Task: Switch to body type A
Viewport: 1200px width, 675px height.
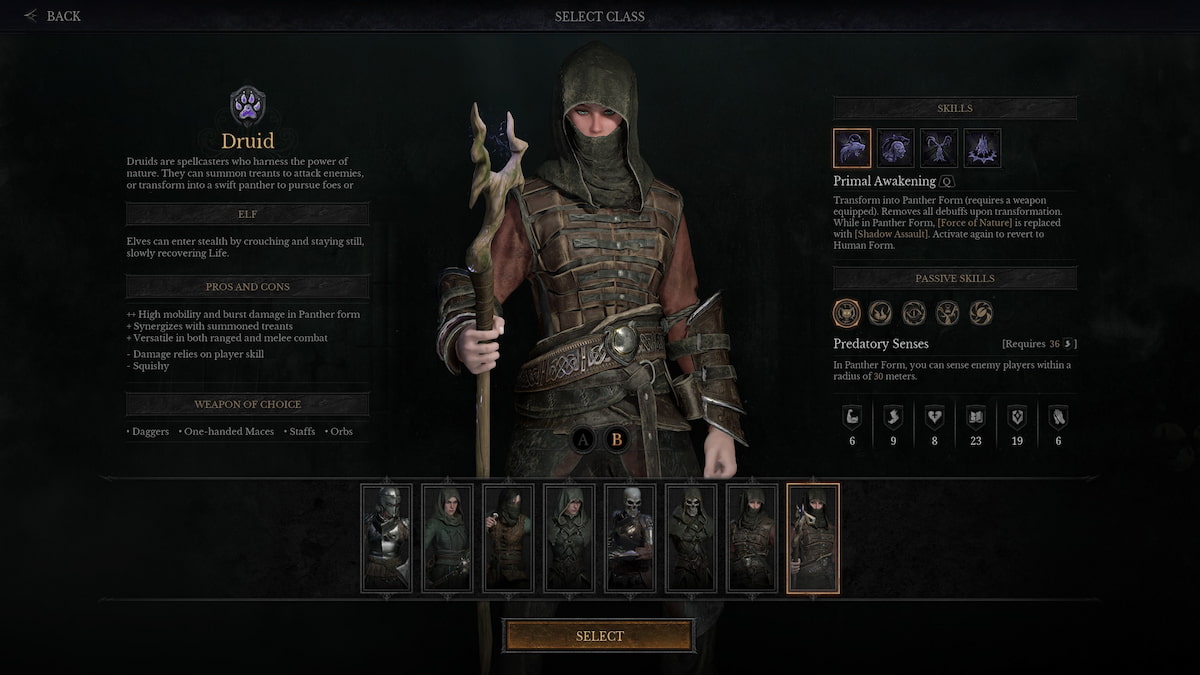Action: [x=585, y=438]
